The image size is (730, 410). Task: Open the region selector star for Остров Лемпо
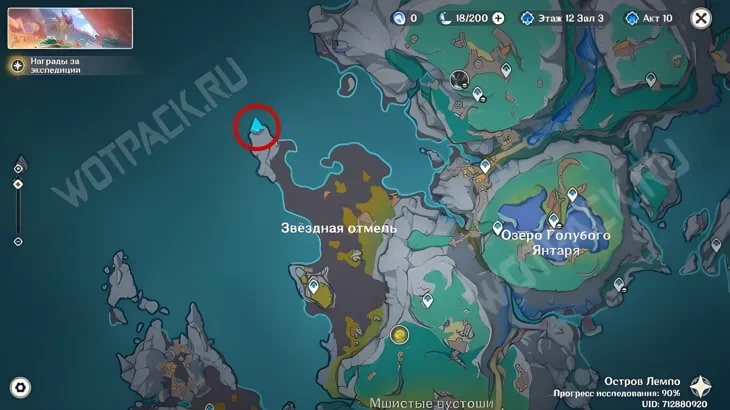click(x=702, y=387)
